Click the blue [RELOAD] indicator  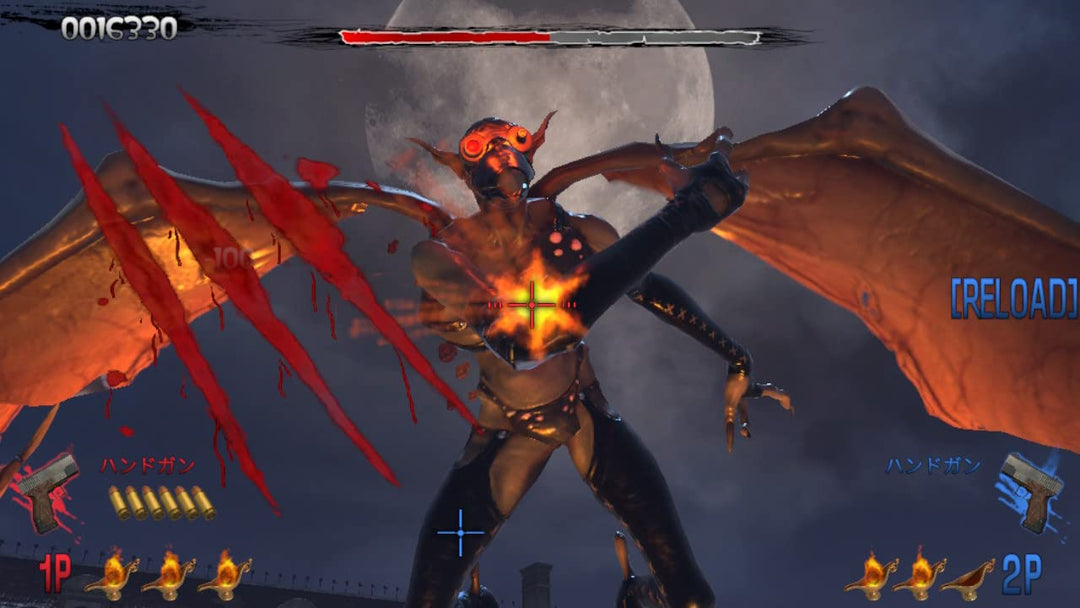[1013, 298]
